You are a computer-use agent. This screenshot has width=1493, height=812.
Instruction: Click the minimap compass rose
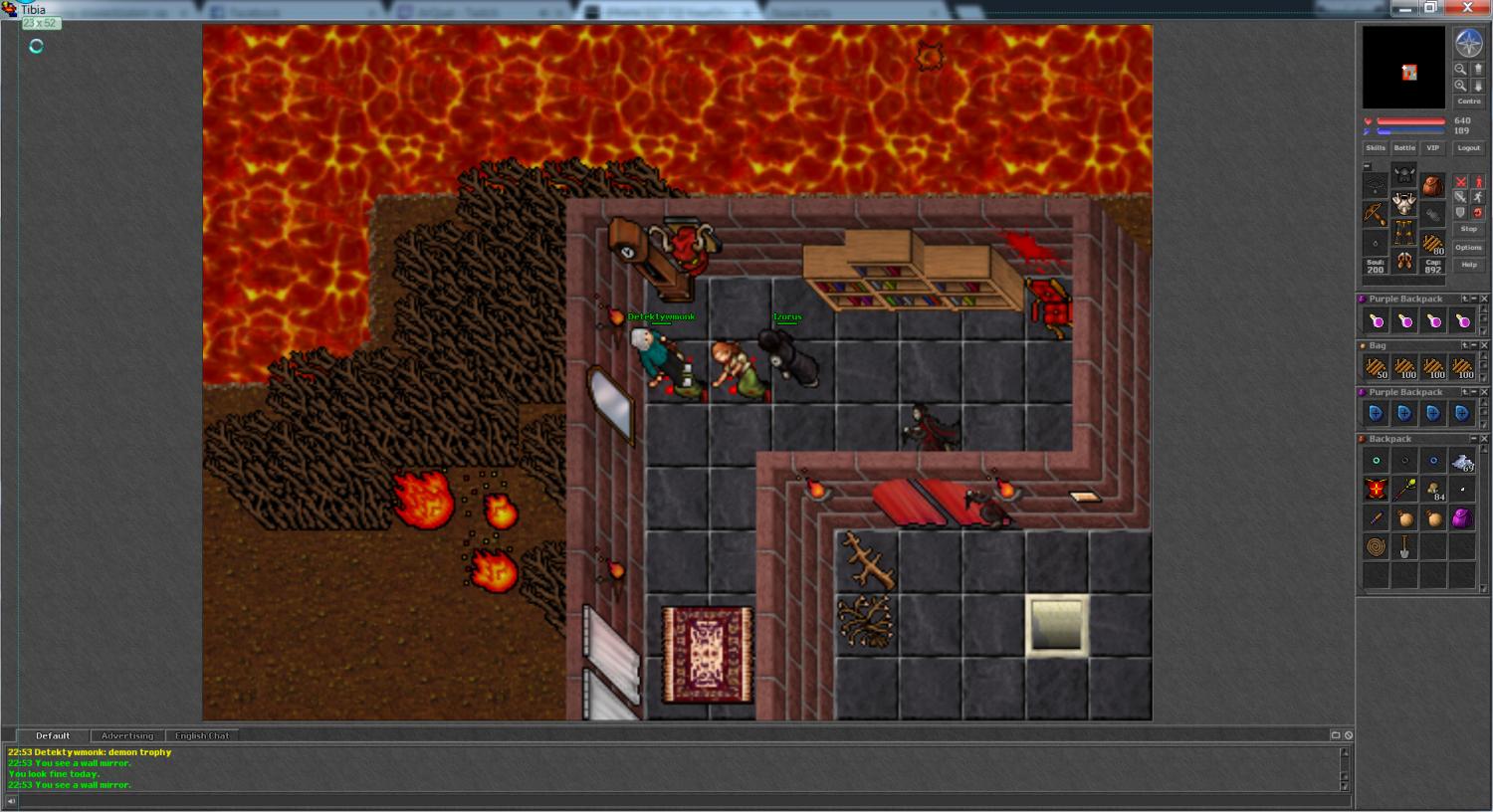point(1469,43)
